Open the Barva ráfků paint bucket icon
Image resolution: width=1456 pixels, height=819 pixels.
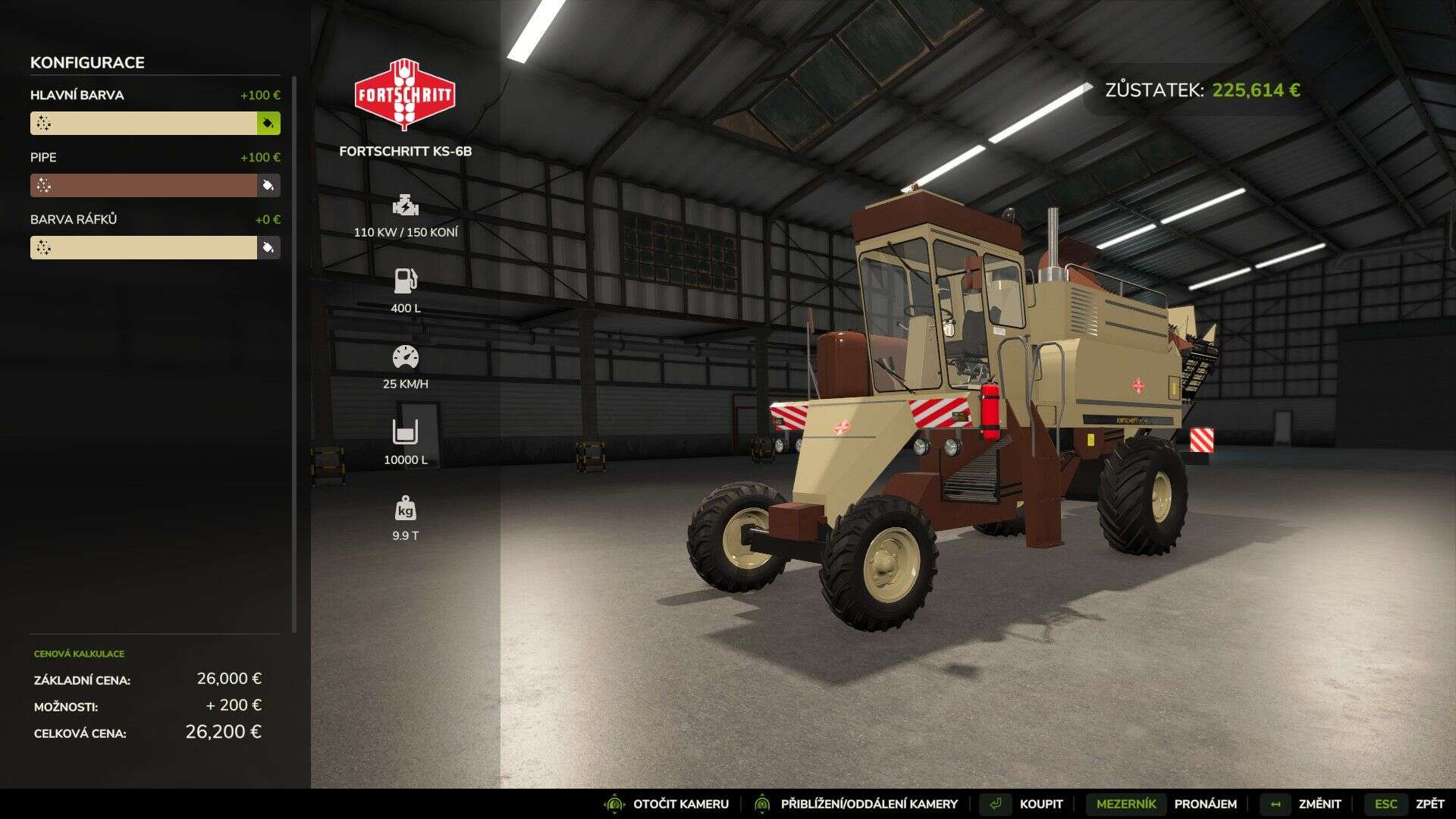[269, 246]
